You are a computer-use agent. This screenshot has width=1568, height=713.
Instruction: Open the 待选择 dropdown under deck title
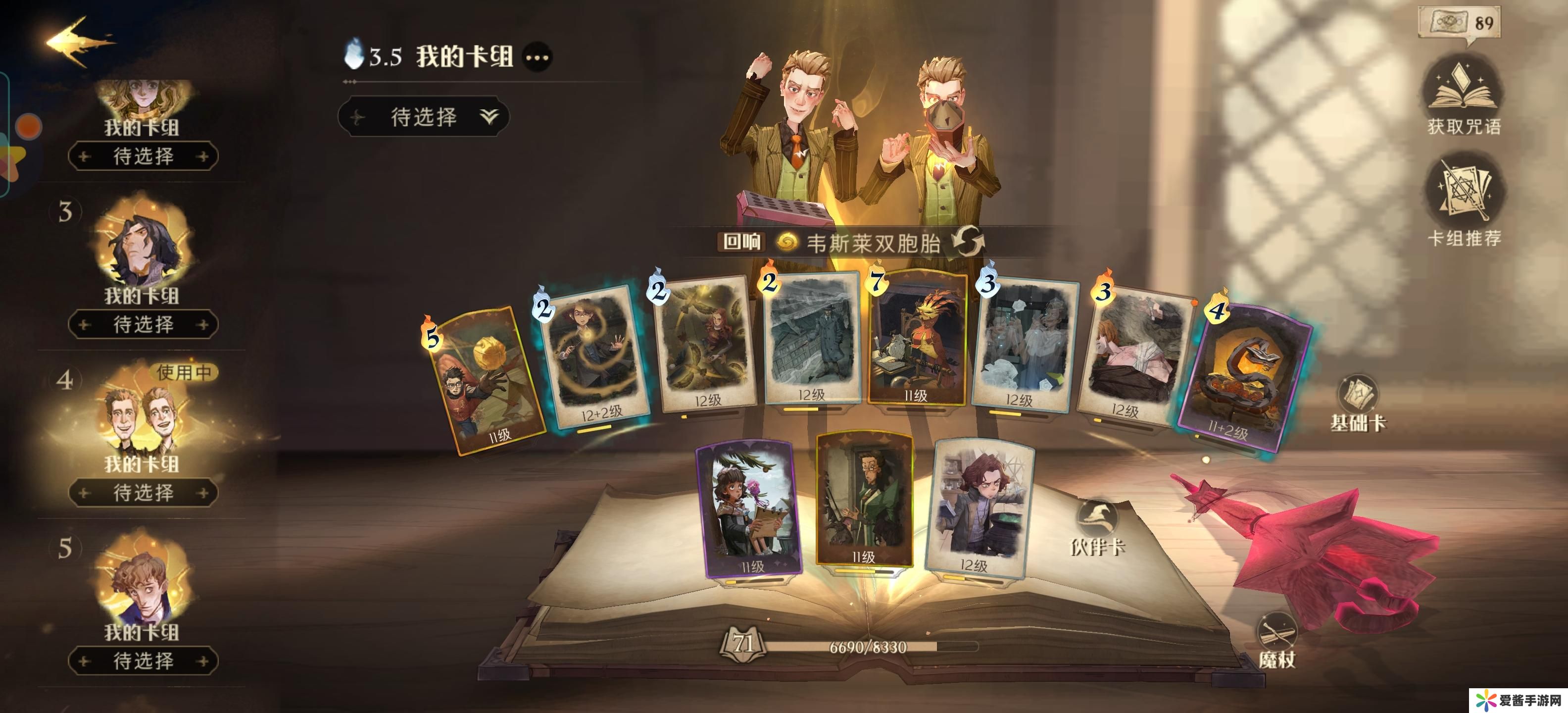pyautogui.click(x=424, y=116)
